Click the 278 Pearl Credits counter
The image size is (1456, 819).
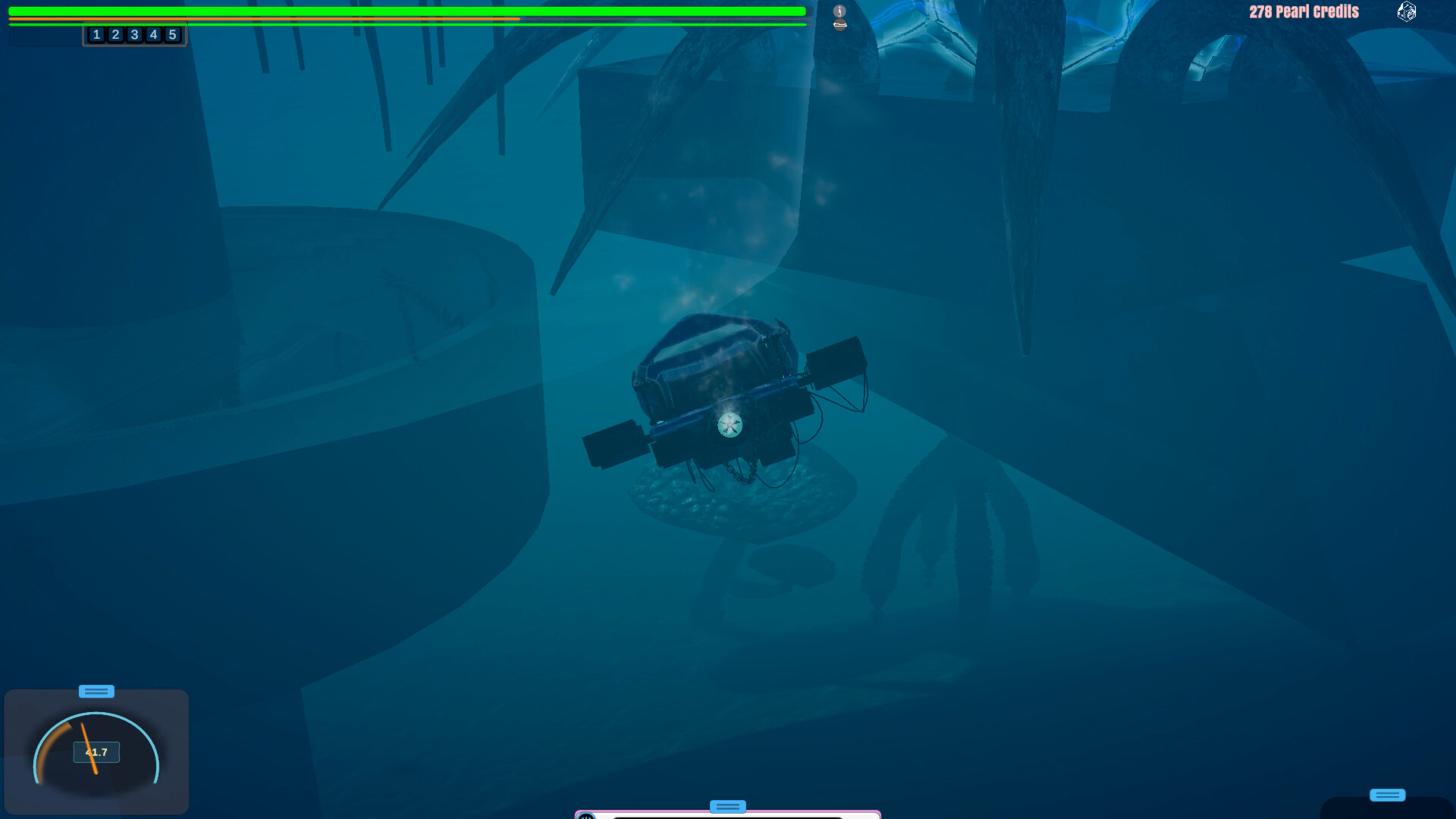[1305, 12]
